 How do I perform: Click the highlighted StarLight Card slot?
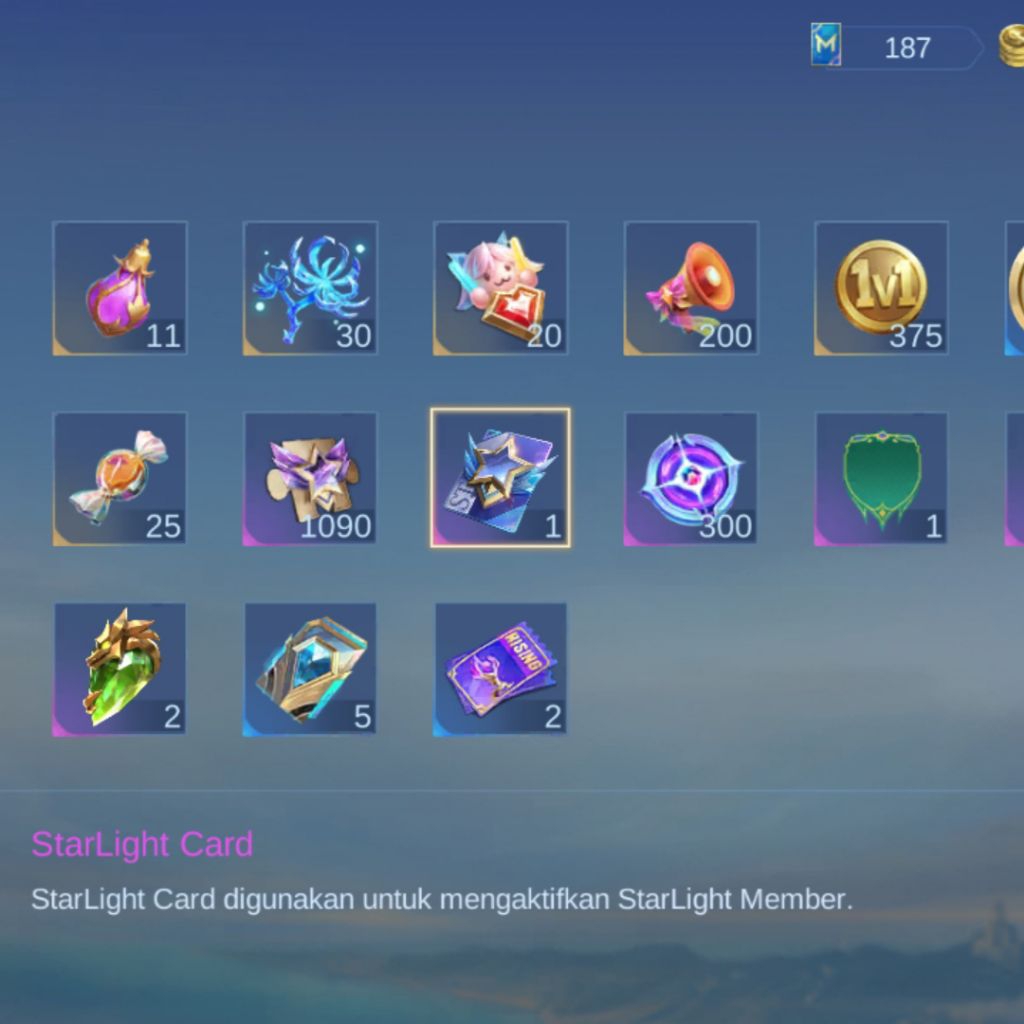[x=500, y=478]
